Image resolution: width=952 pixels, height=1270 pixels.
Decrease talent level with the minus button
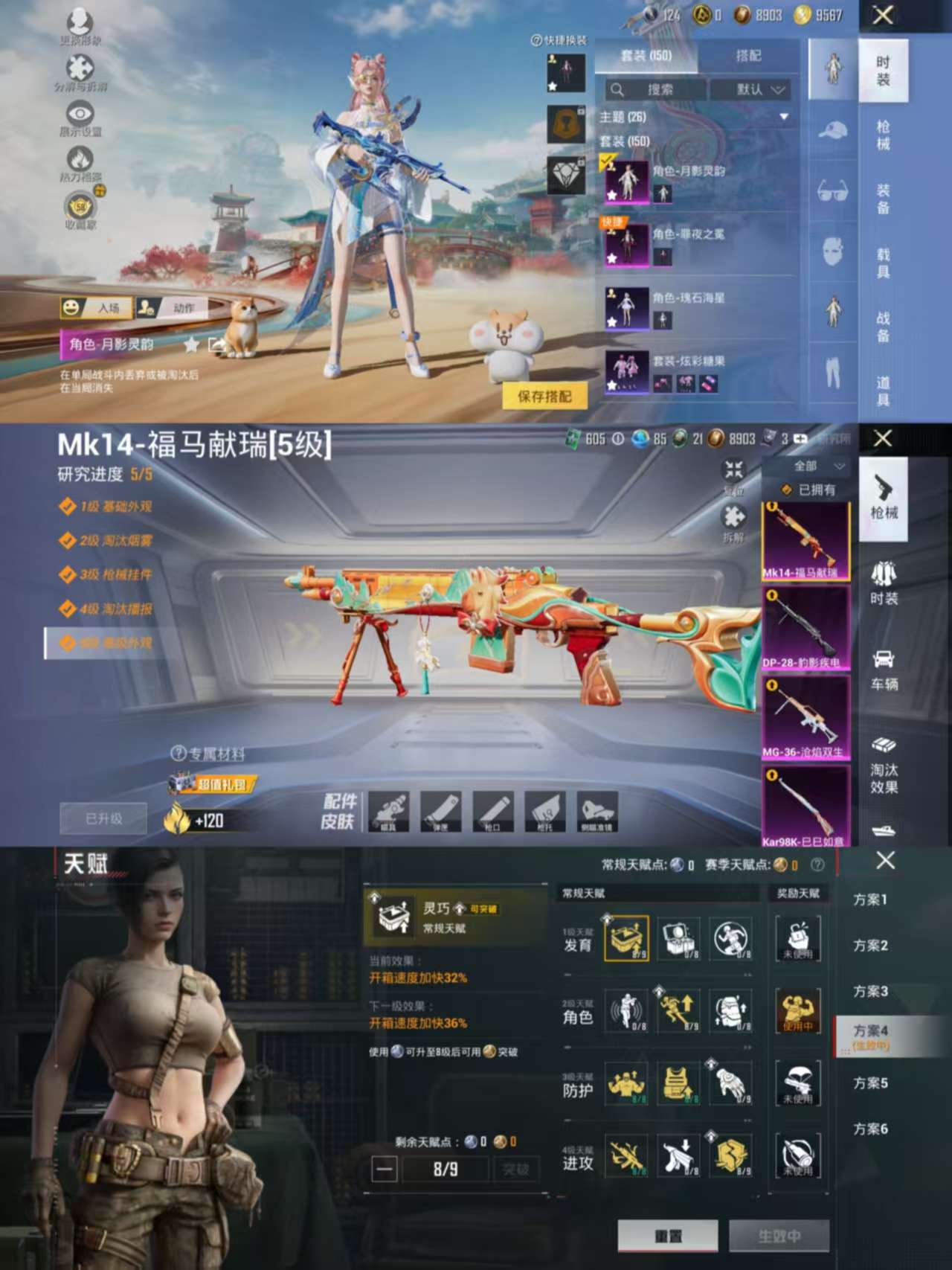pos(385,1170)
